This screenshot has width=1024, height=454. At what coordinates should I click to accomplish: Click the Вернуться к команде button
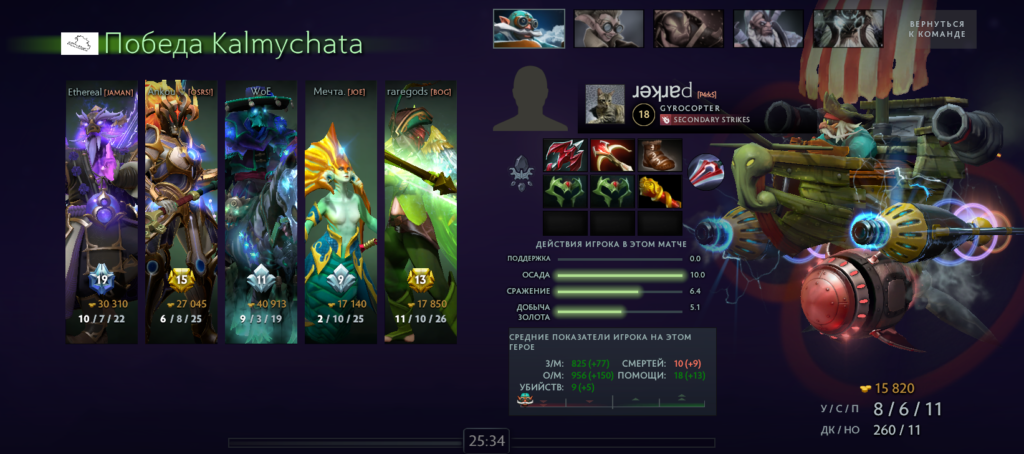tap(937, 29)
